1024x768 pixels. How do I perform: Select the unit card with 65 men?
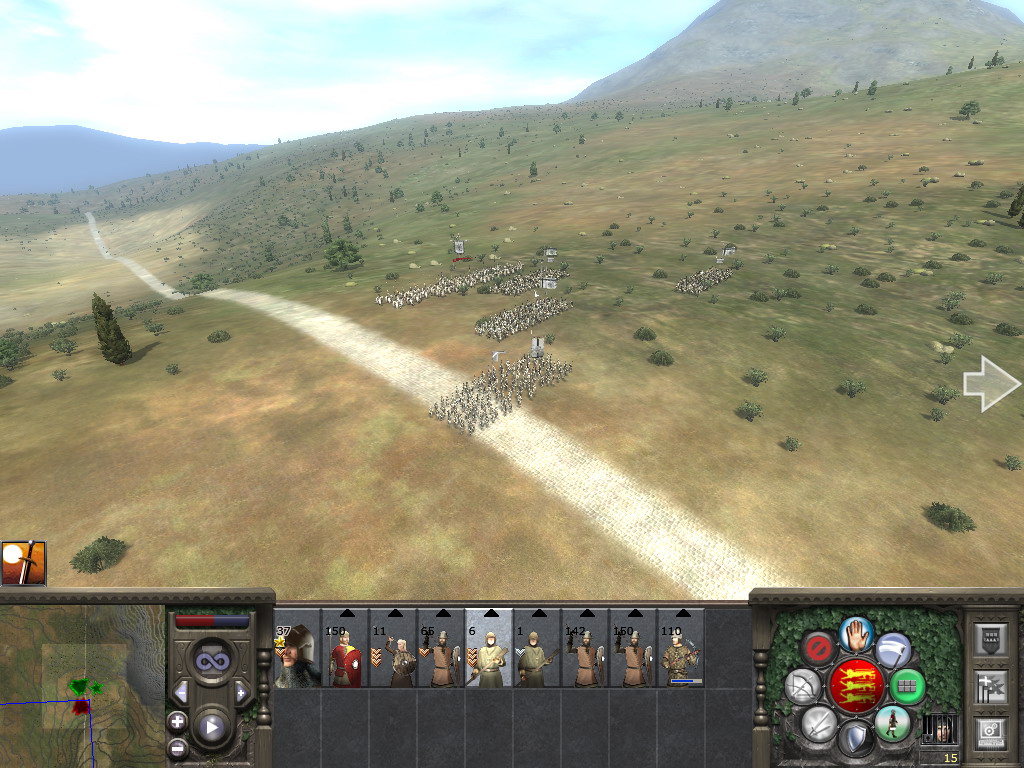click(441, 650)
